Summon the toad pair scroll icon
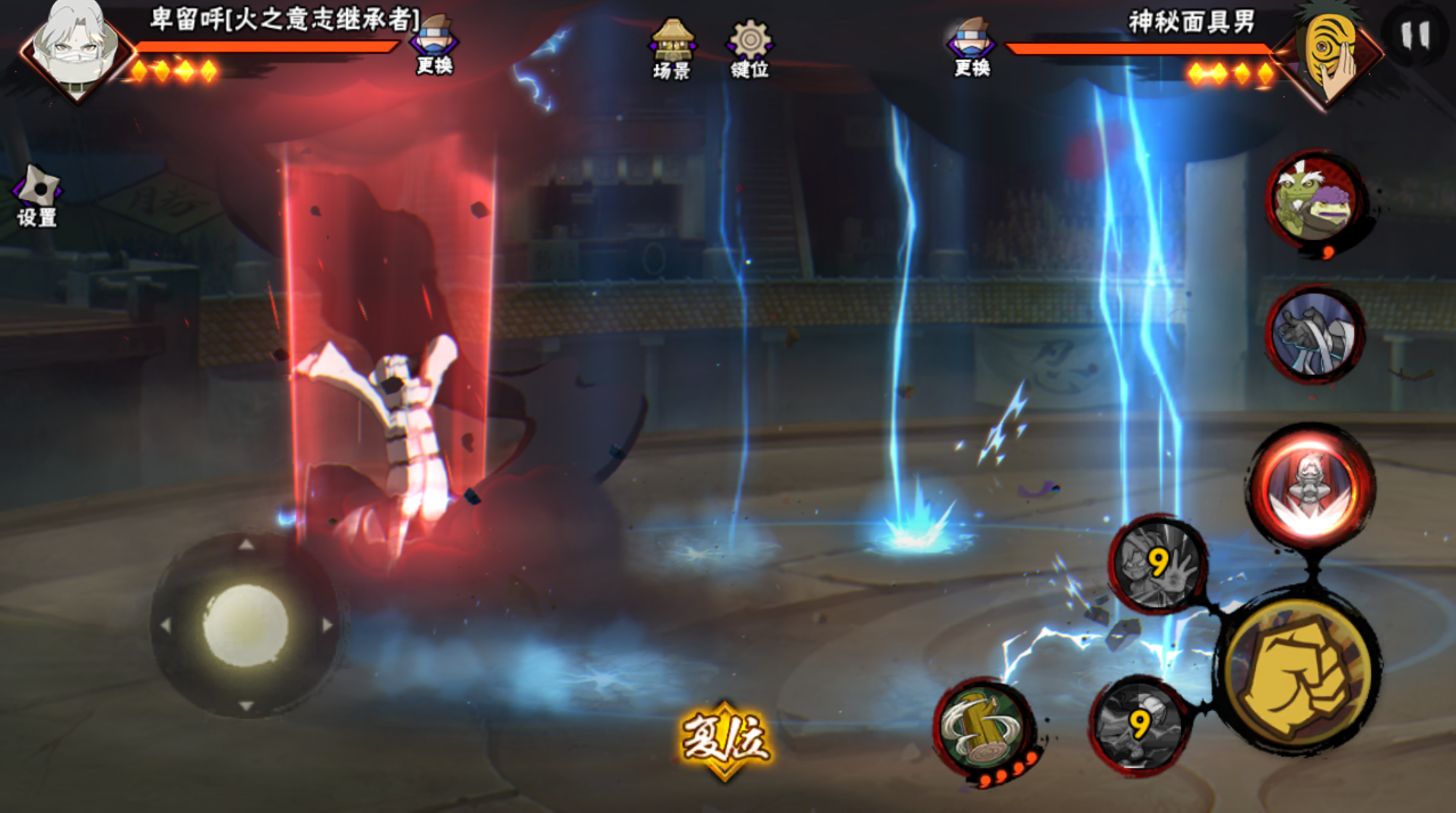The width and height of the screenshot is (1456, 813). coord(1315,199)
